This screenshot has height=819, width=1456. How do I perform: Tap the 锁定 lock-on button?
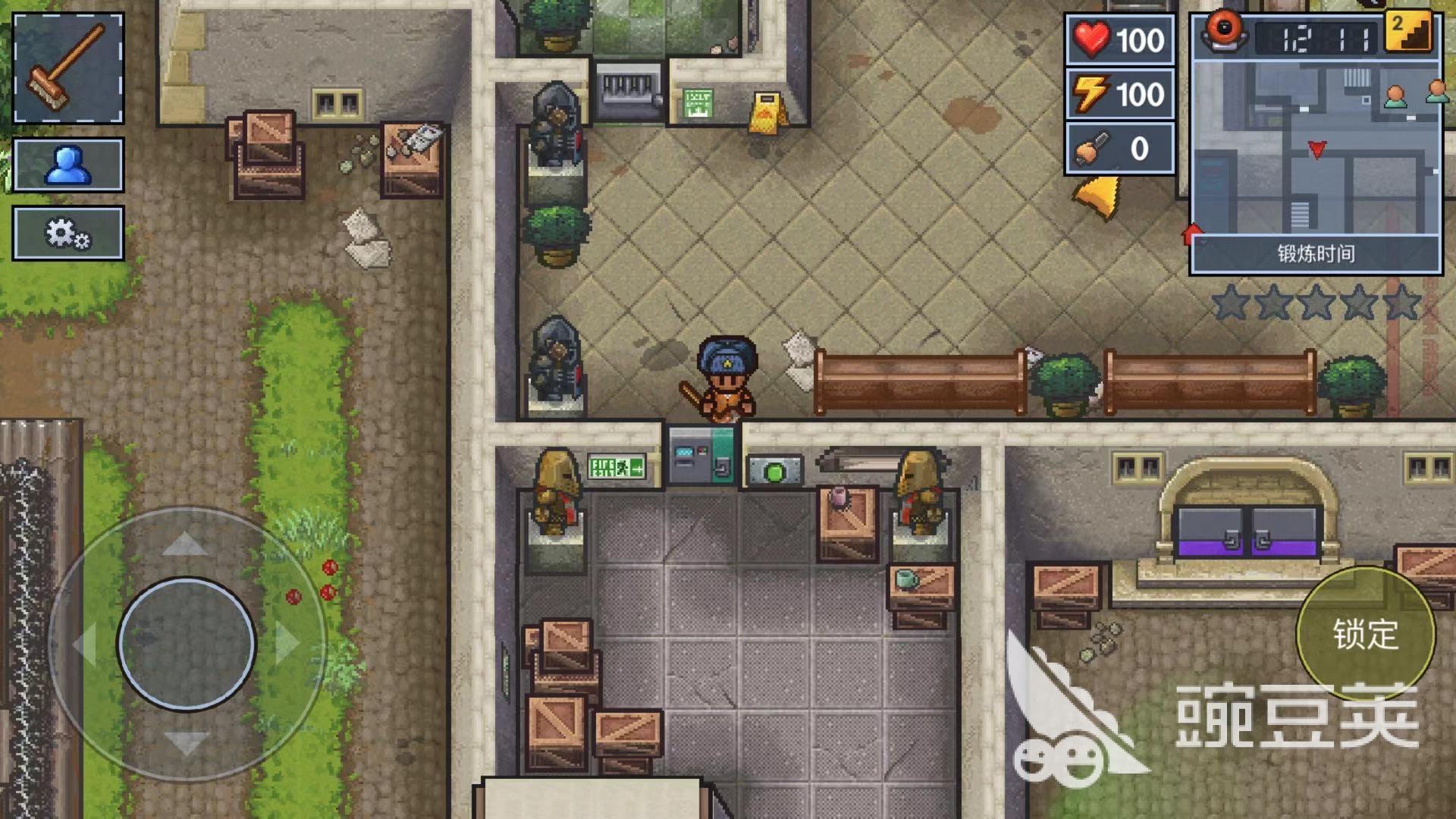tap(1365, 634)
